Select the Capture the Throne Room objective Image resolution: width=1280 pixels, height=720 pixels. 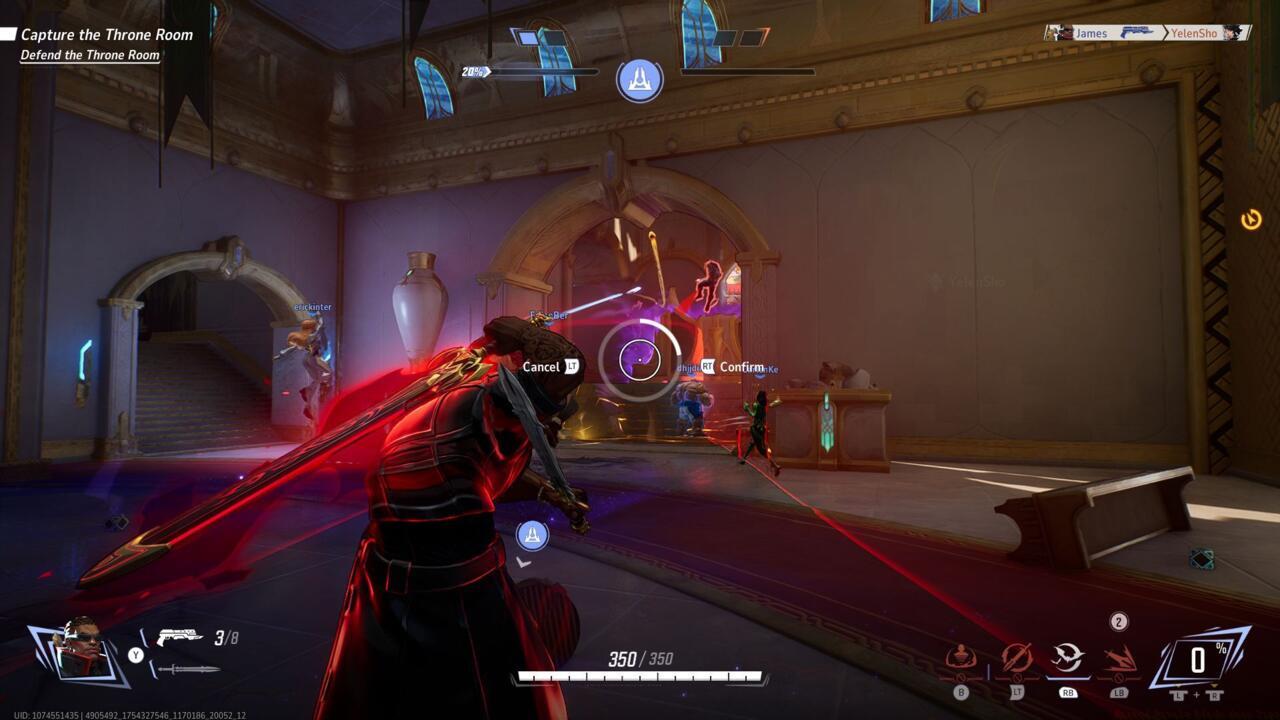(x=106, y=35)
